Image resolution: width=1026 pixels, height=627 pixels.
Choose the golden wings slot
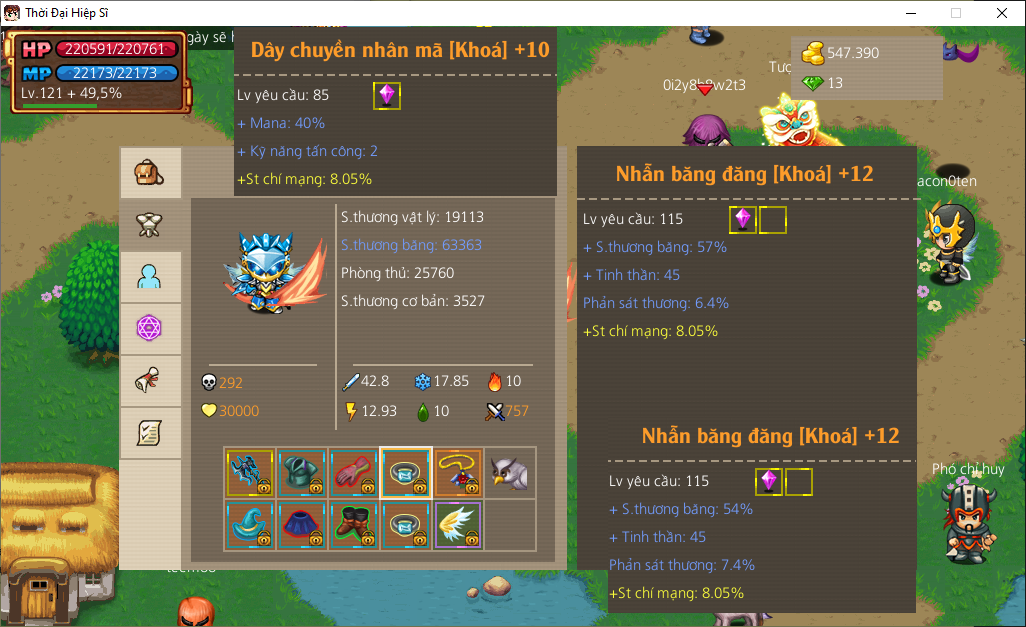click(x=458, y=525)
